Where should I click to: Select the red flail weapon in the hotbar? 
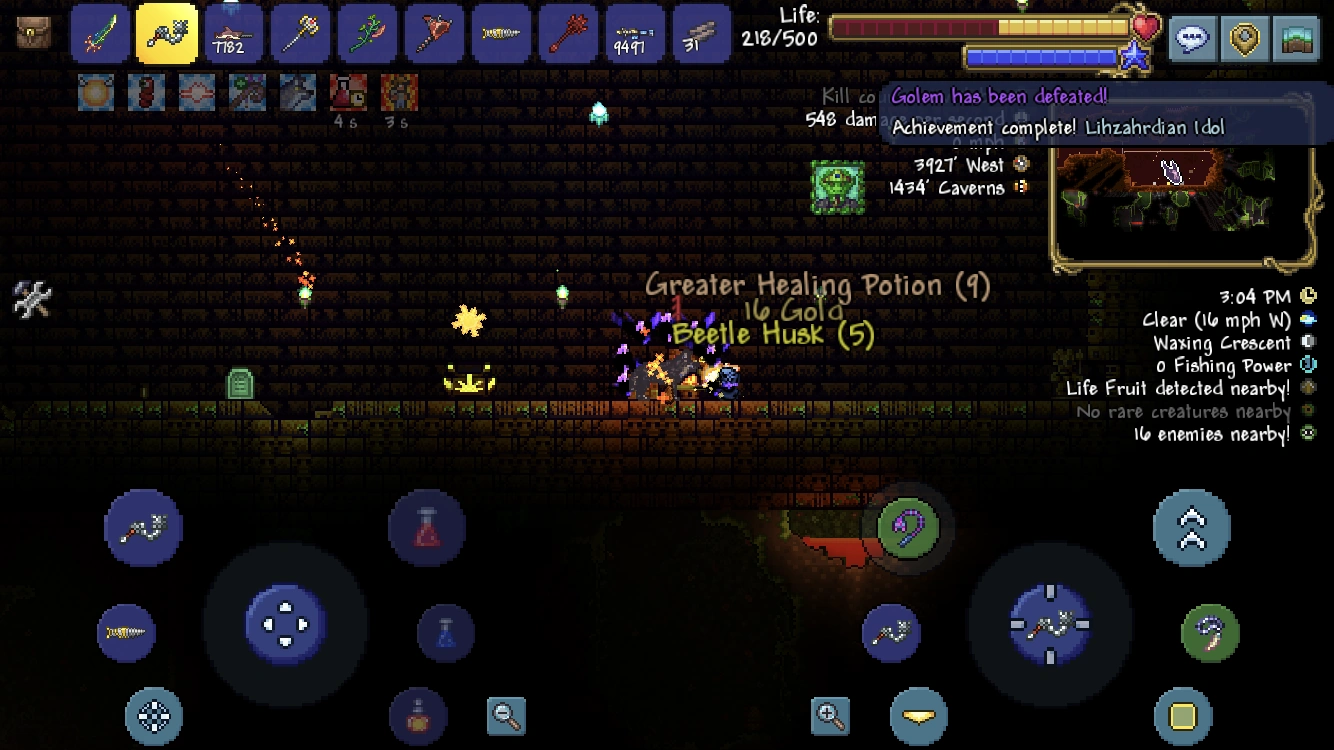[x=568, y=33]
